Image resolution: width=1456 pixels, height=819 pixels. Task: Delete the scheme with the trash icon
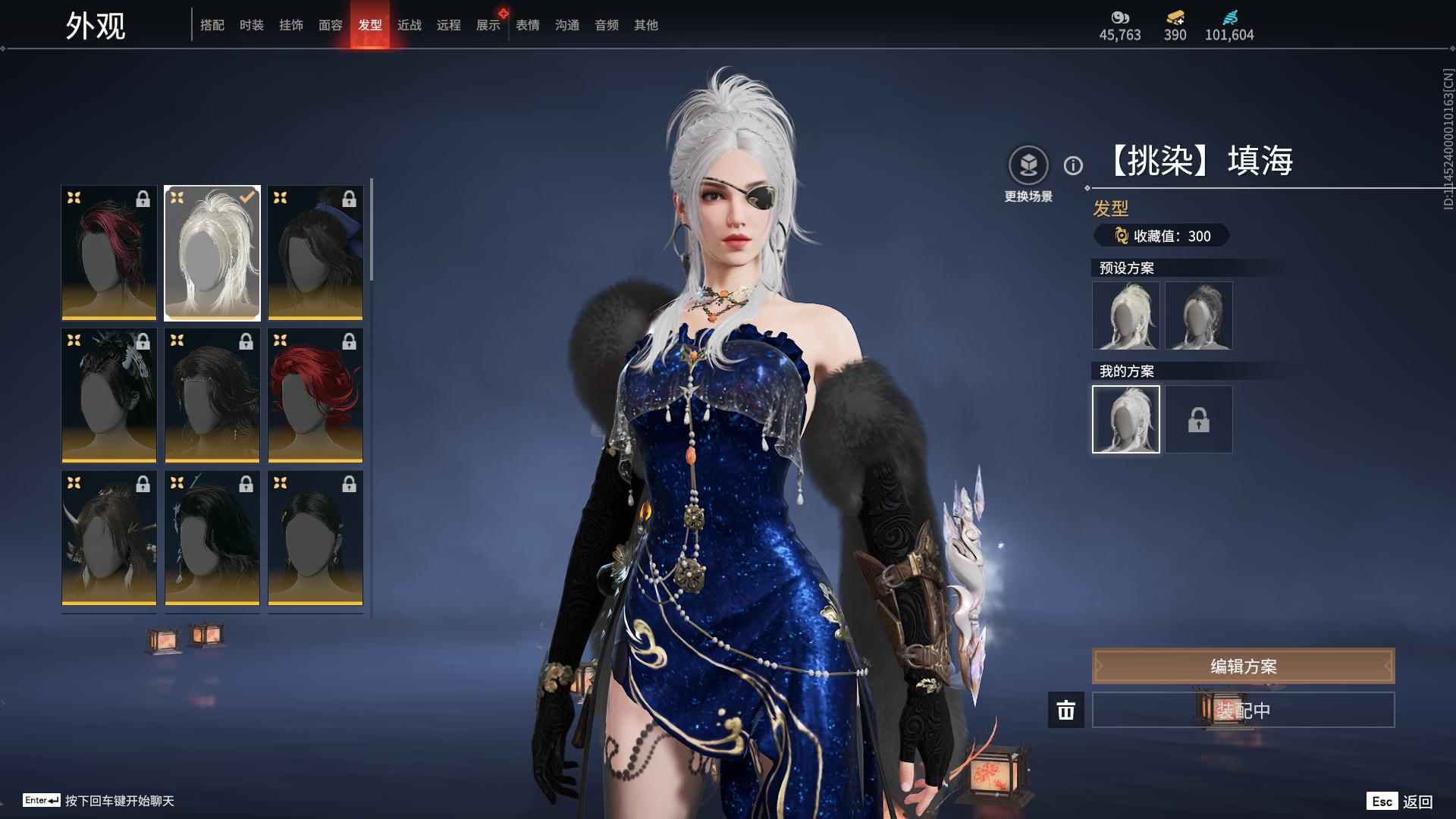1066,710
